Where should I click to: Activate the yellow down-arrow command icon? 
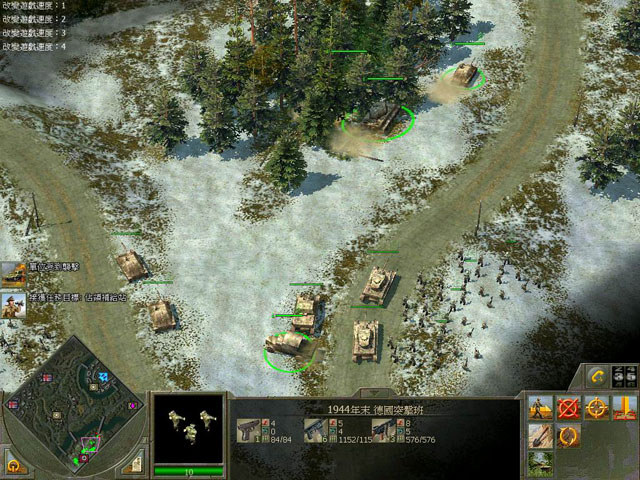coord(625,408)
